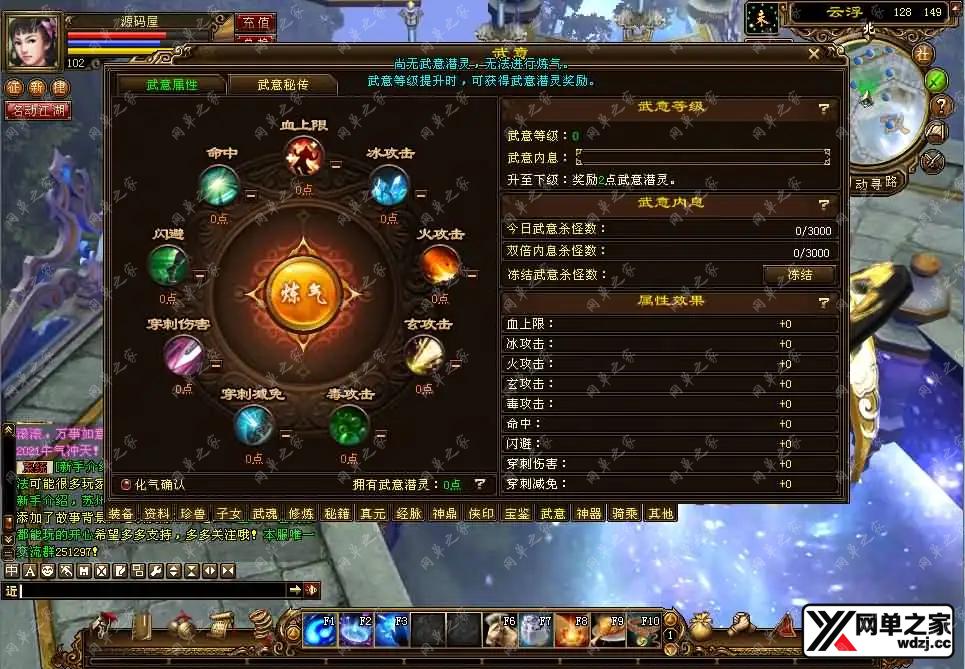Viewport: 965px width, 669px height.
Task: Click the 充值 recharge button
Action: click(x=257, y=22)
